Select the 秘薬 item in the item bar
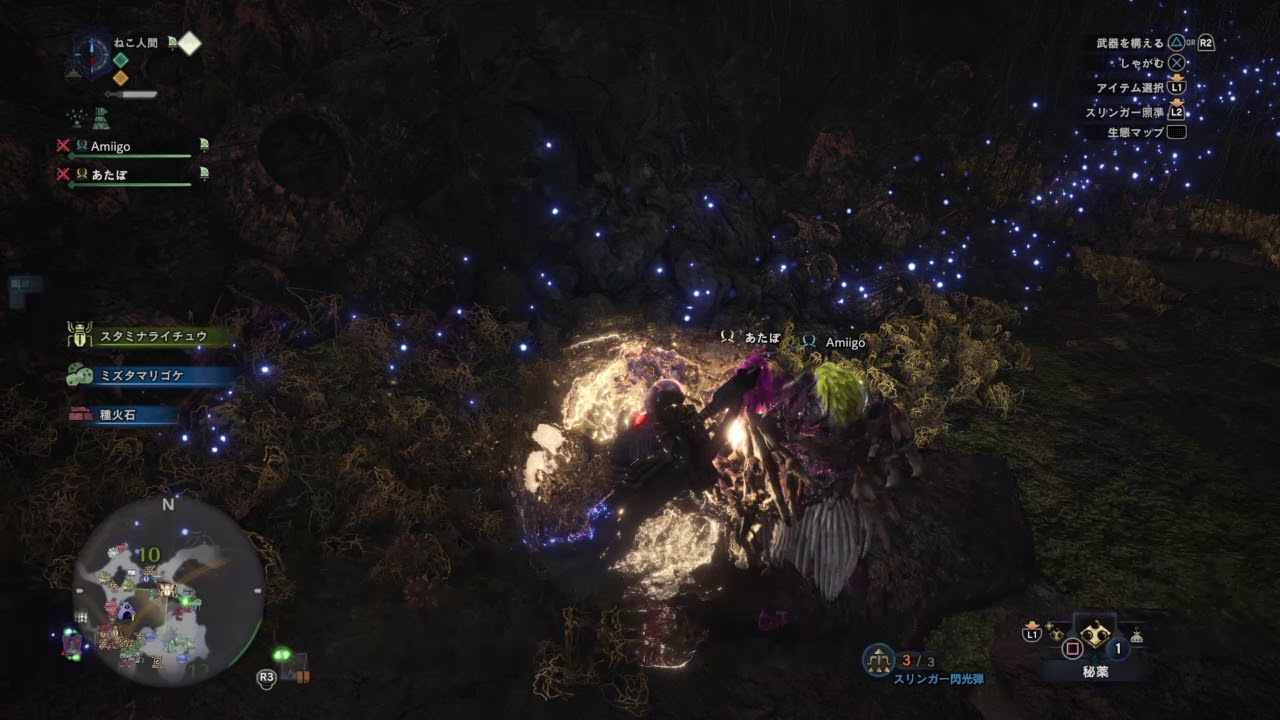 pos(1095,636)
